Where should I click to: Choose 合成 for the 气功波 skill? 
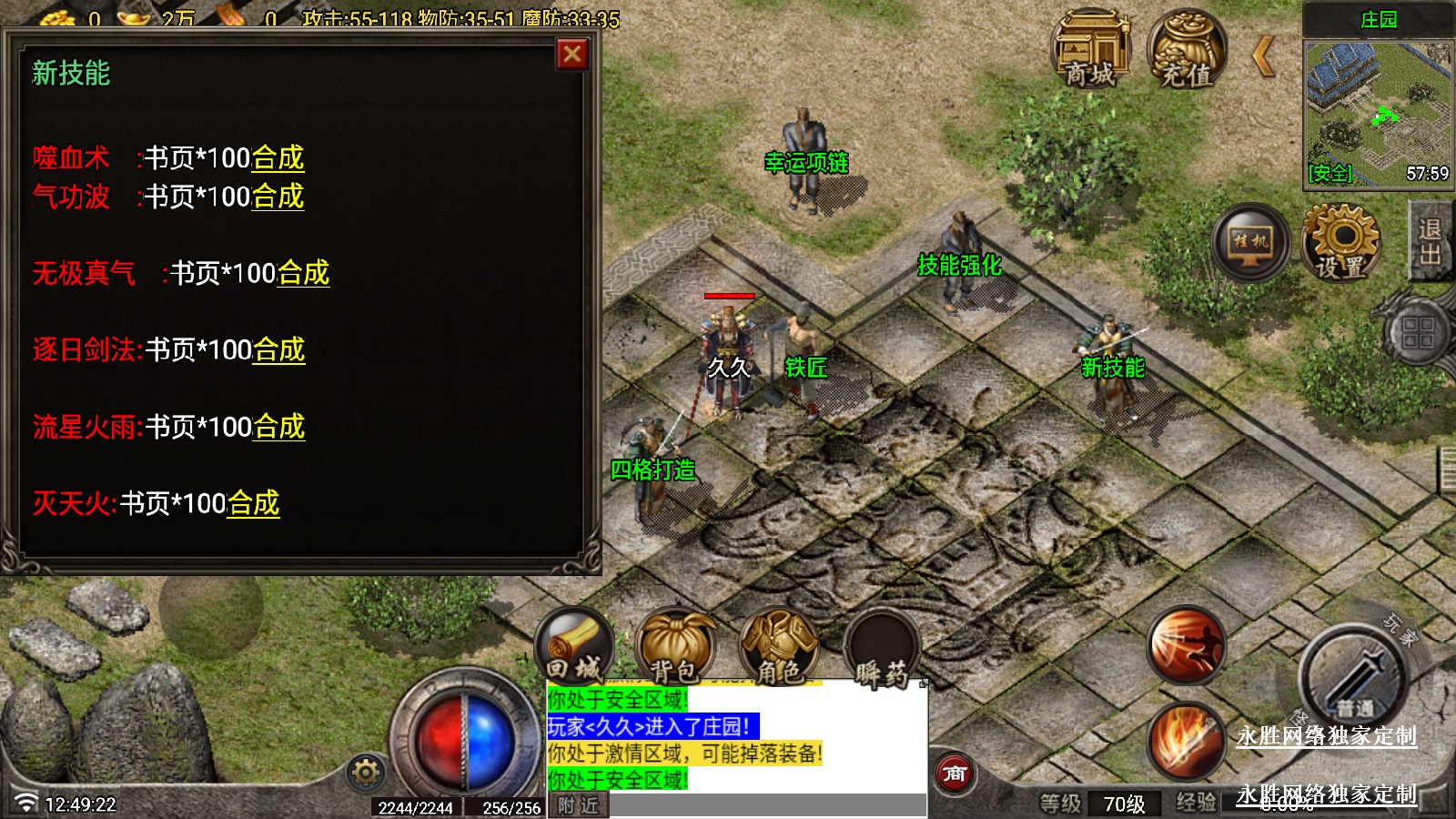click(x=278, y=197)
